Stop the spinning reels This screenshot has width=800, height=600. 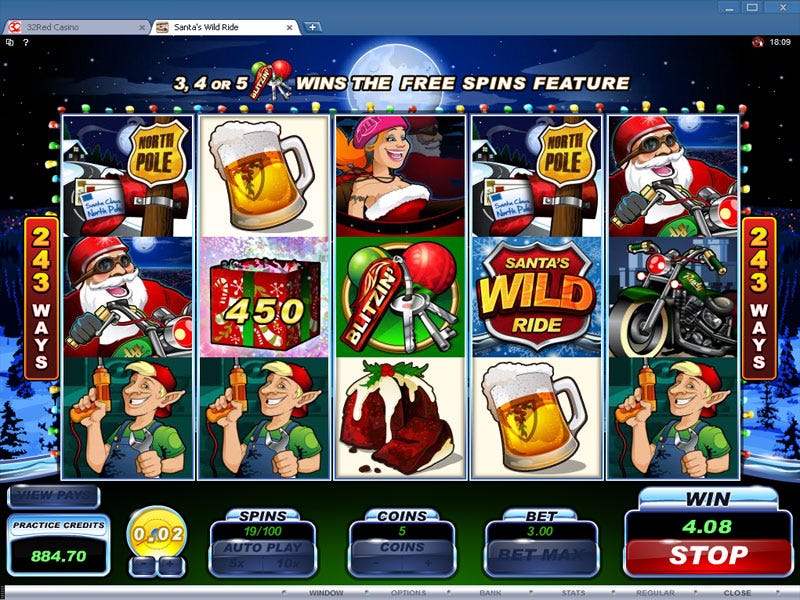tap(706, 554)
